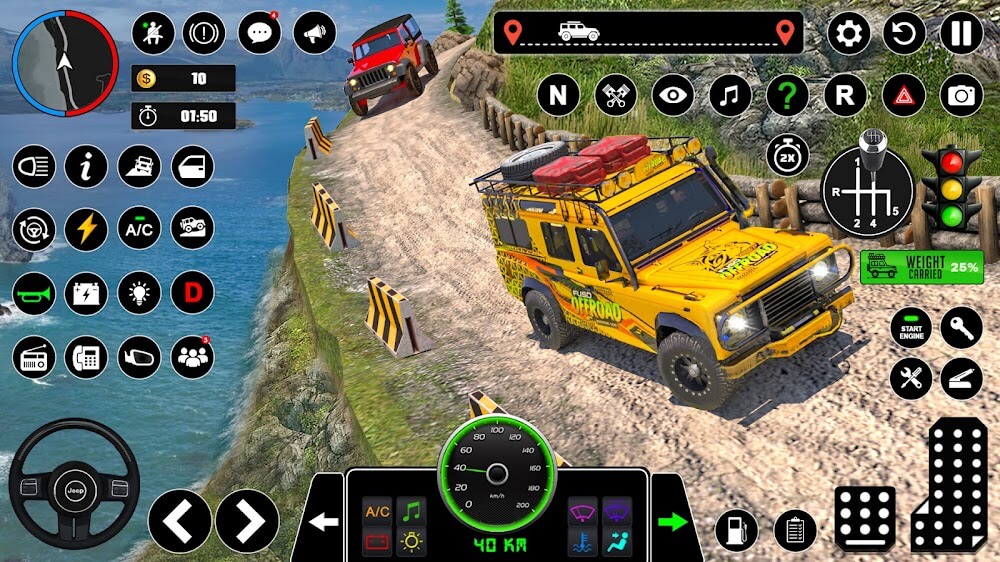
Task: Select the red D drive gear
Action: tap(192, 293)
